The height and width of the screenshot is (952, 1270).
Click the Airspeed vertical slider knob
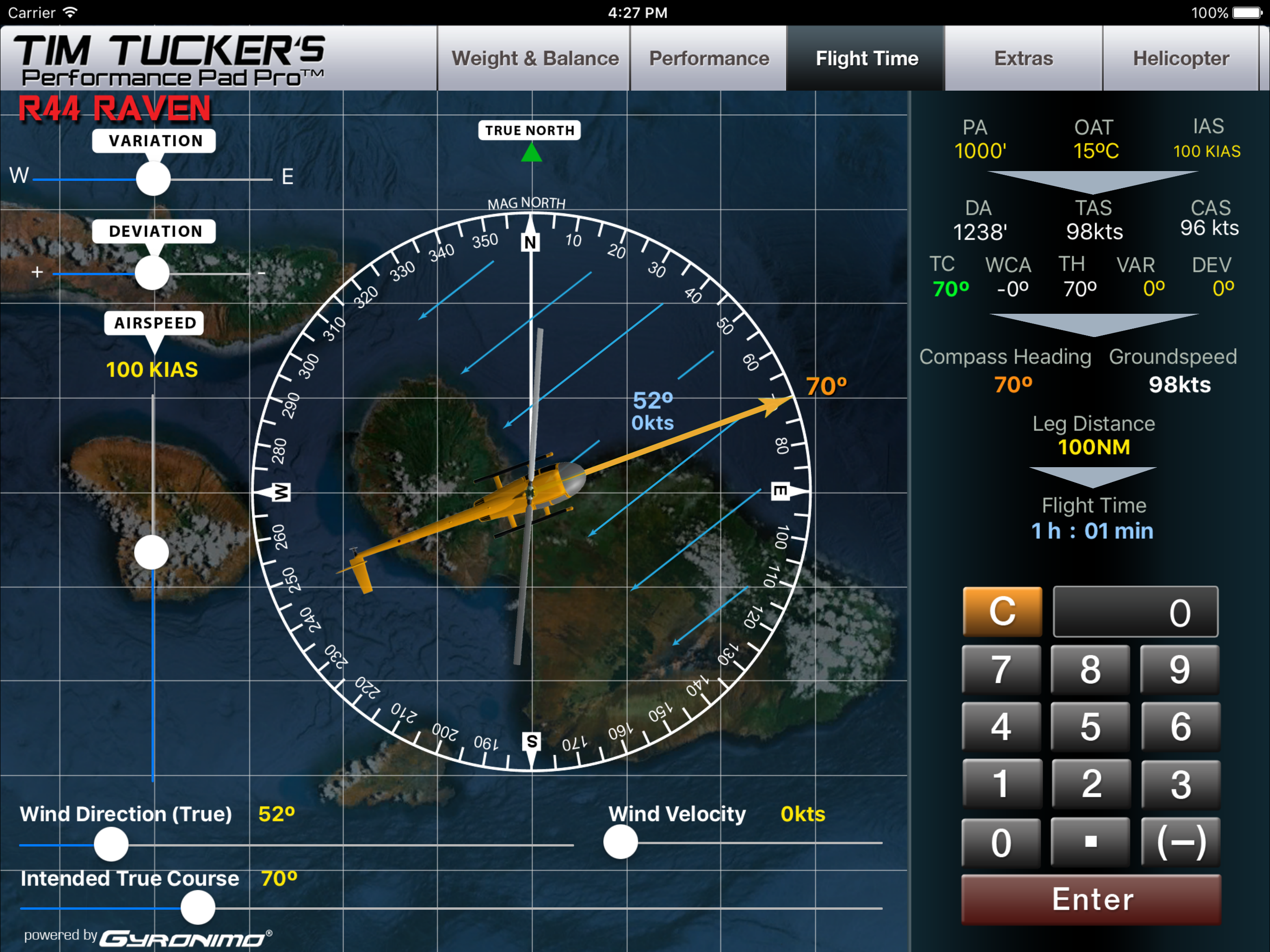pyautogui.click(x=152, y=552)
